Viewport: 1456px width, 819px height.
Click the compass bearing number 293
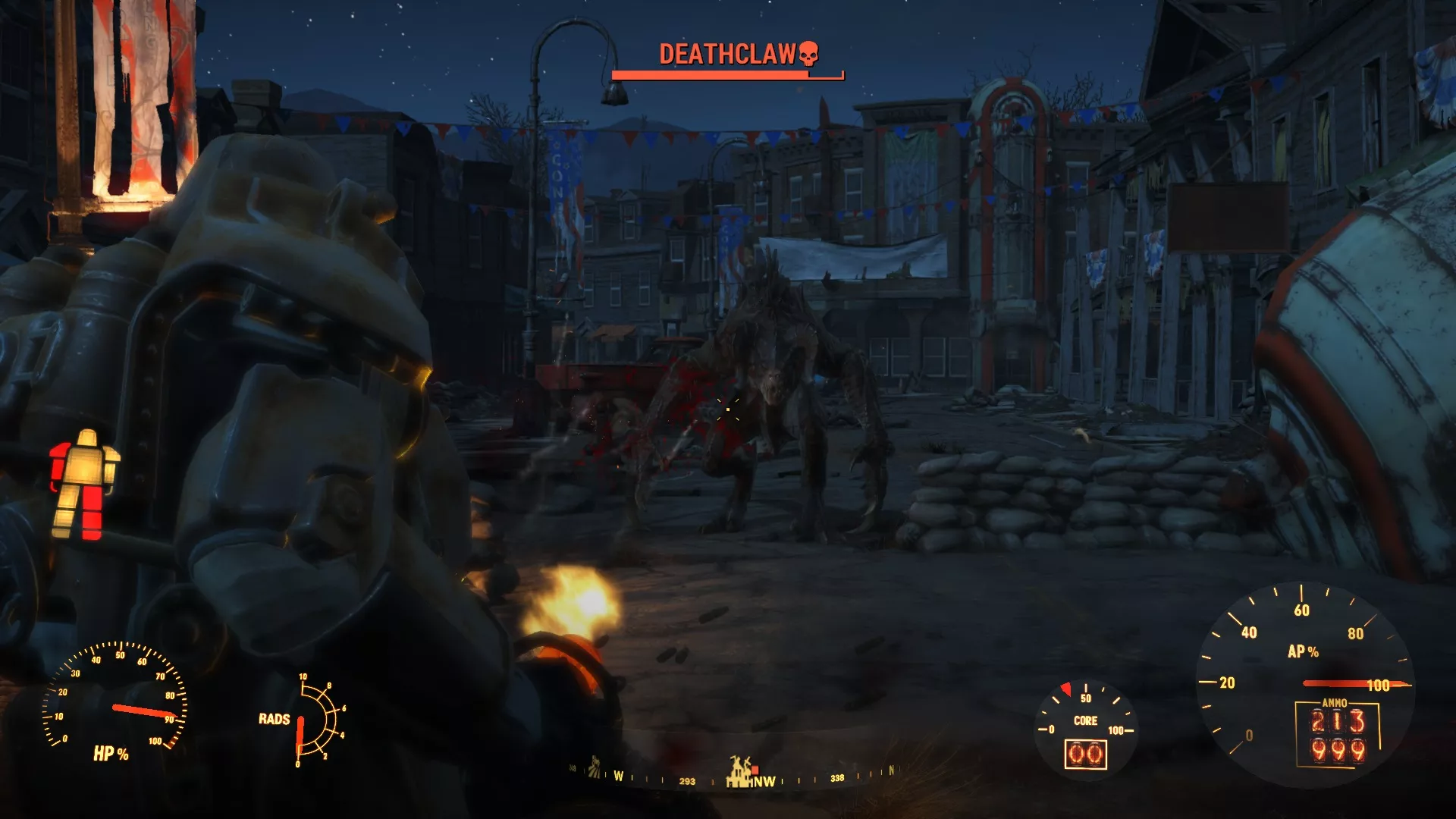pos(687,780)
